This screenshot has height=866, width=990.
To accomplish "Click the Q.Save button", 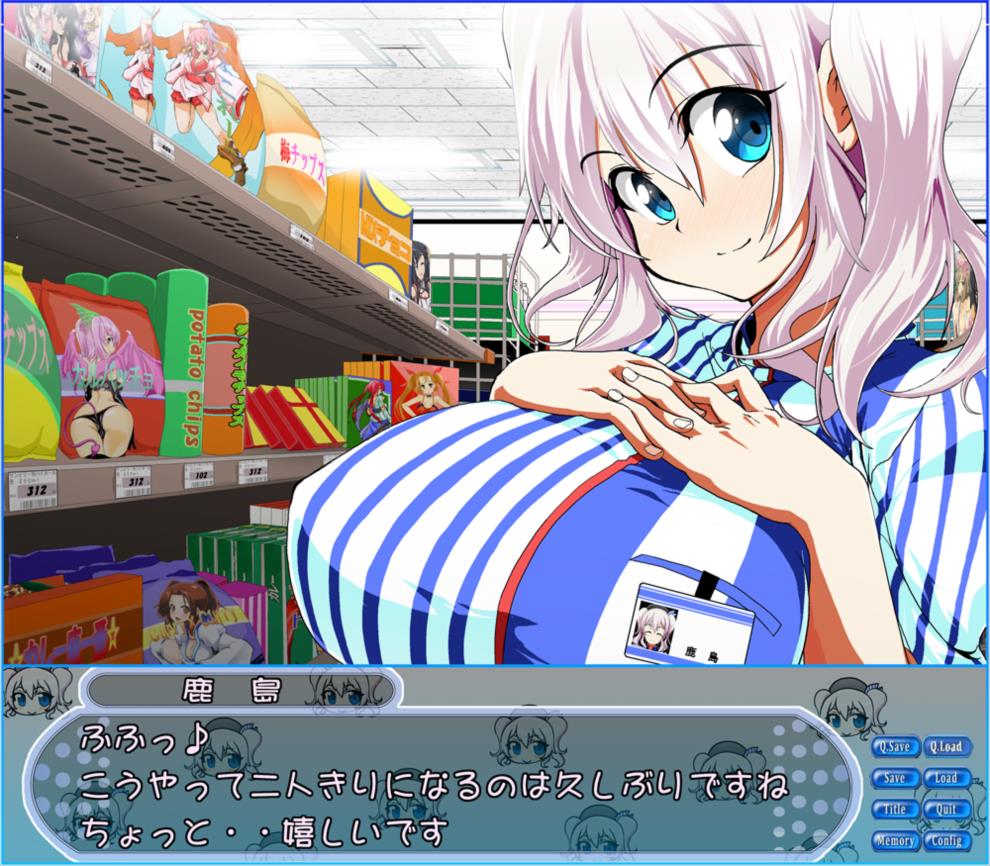I will click(x=894, y=746).
